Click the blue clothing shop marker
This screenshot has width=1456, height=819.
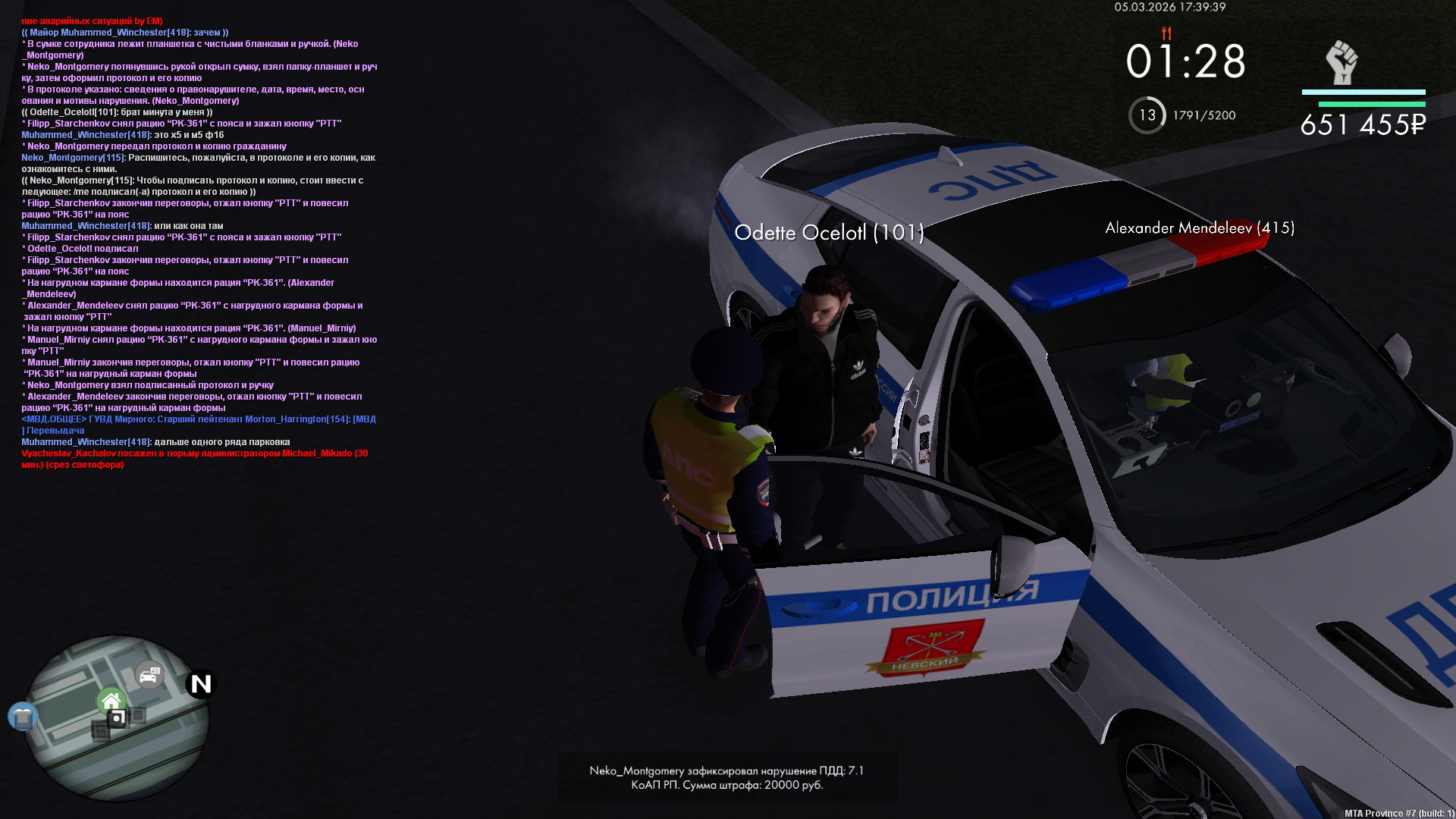tap(23, 716)
